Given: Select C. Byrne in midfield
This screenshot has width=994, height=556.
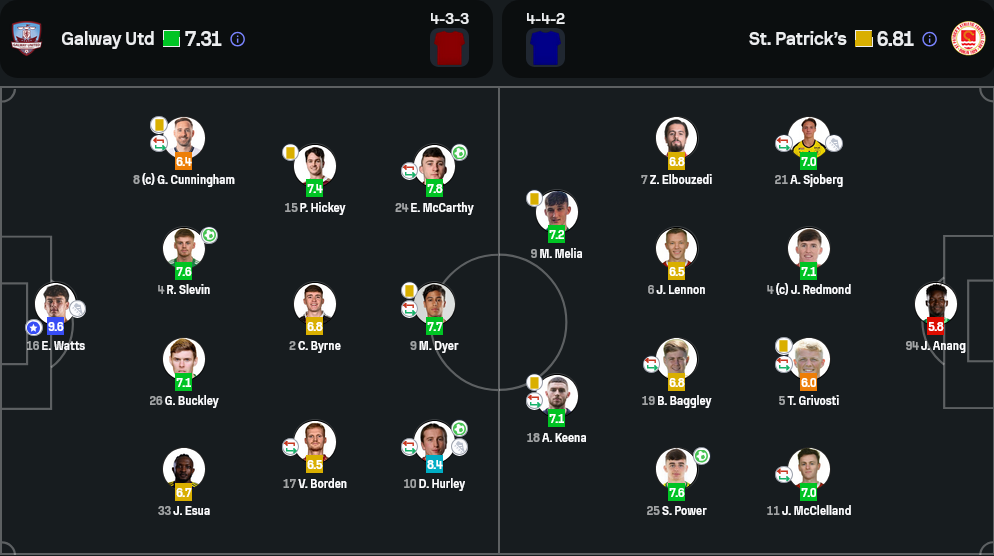Looking at the screenshot, I should click(315, 305).
